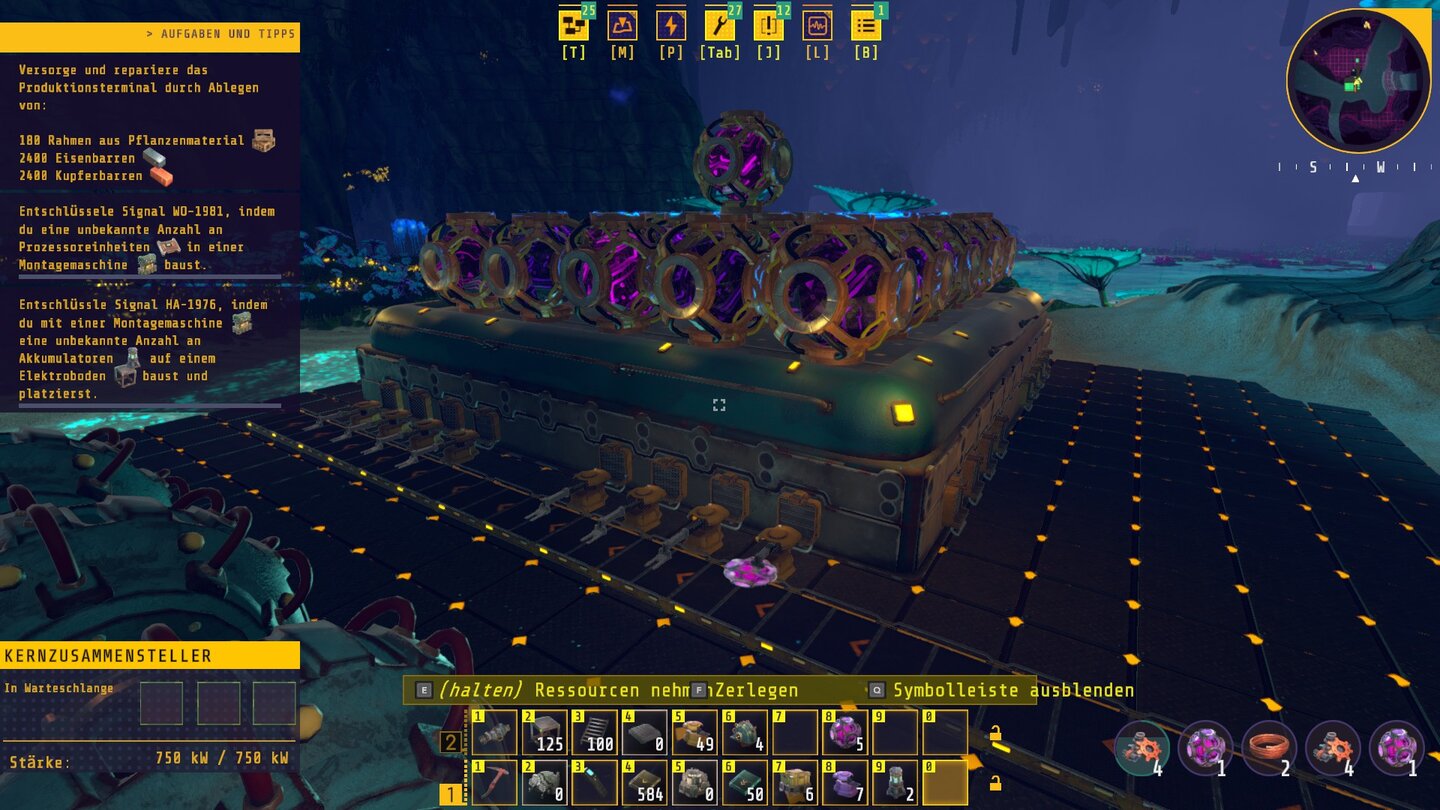Open the list icon with badge 1
1440x810 pixels.
865,25
